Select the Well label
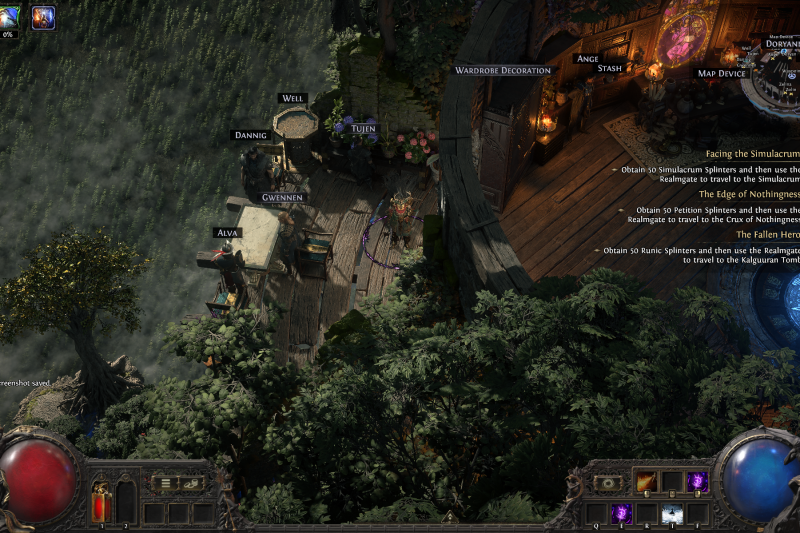Image resolution: width=800 pixels, height=533 pixels. 293,98
